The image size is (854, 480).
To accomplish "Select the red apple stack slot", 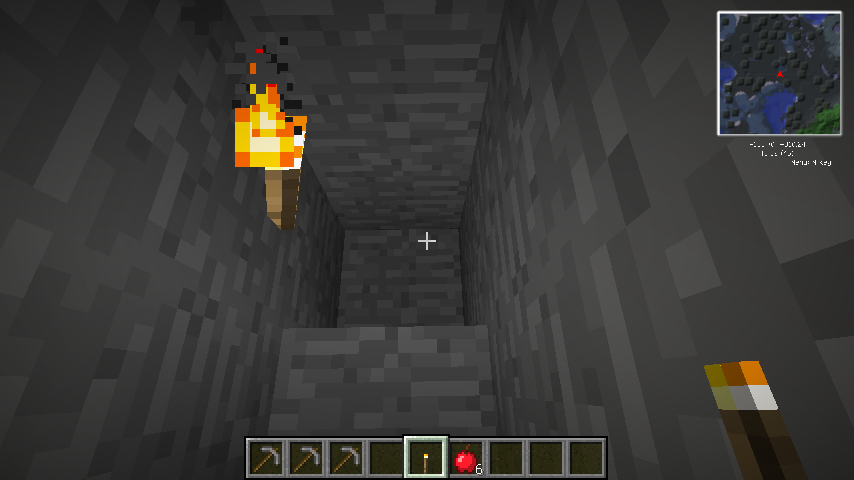I will tap(466, 459).
